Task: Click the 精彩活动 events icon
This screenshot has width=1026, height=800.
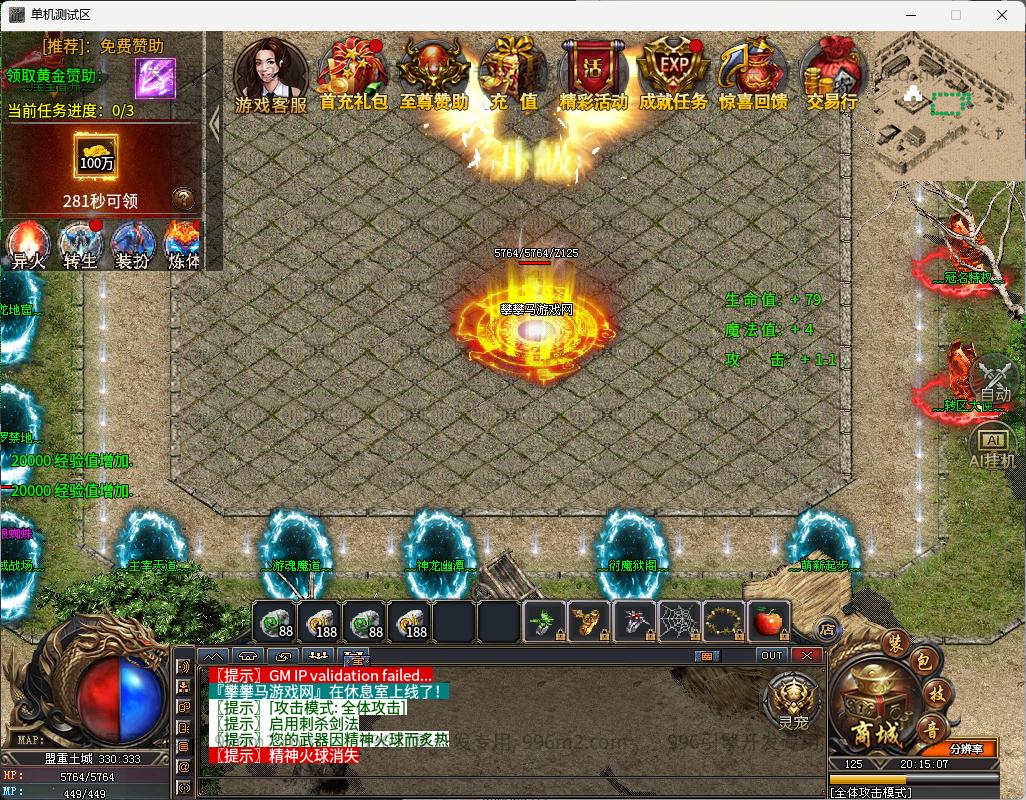Action: 593,73
